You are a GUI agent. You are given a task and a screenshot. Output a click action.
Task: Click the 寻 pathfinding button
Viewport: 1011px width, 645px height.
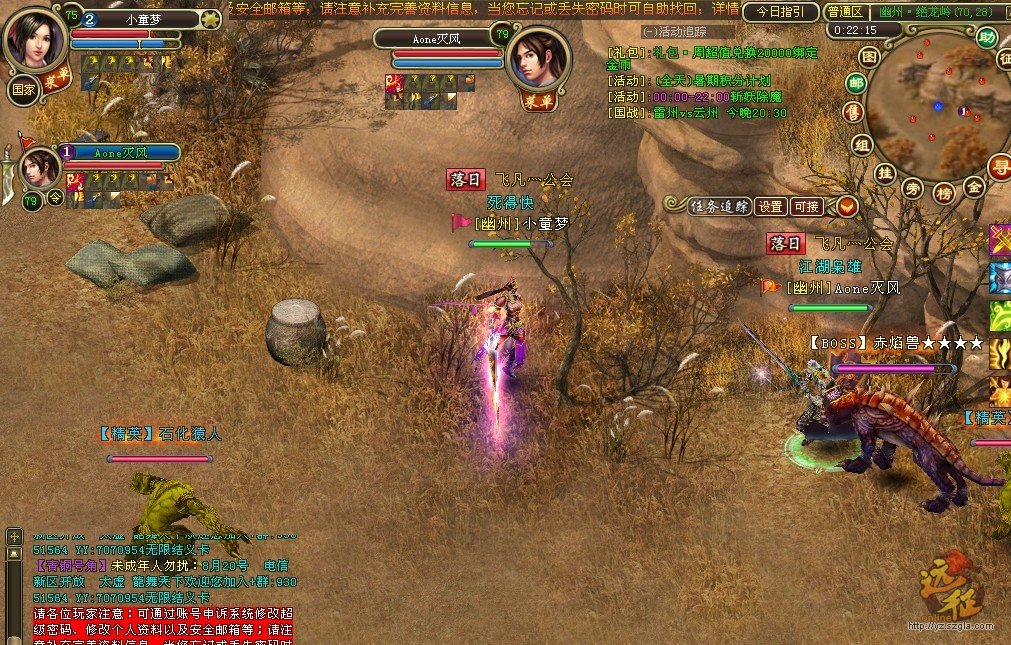click(x=998, y=165)
